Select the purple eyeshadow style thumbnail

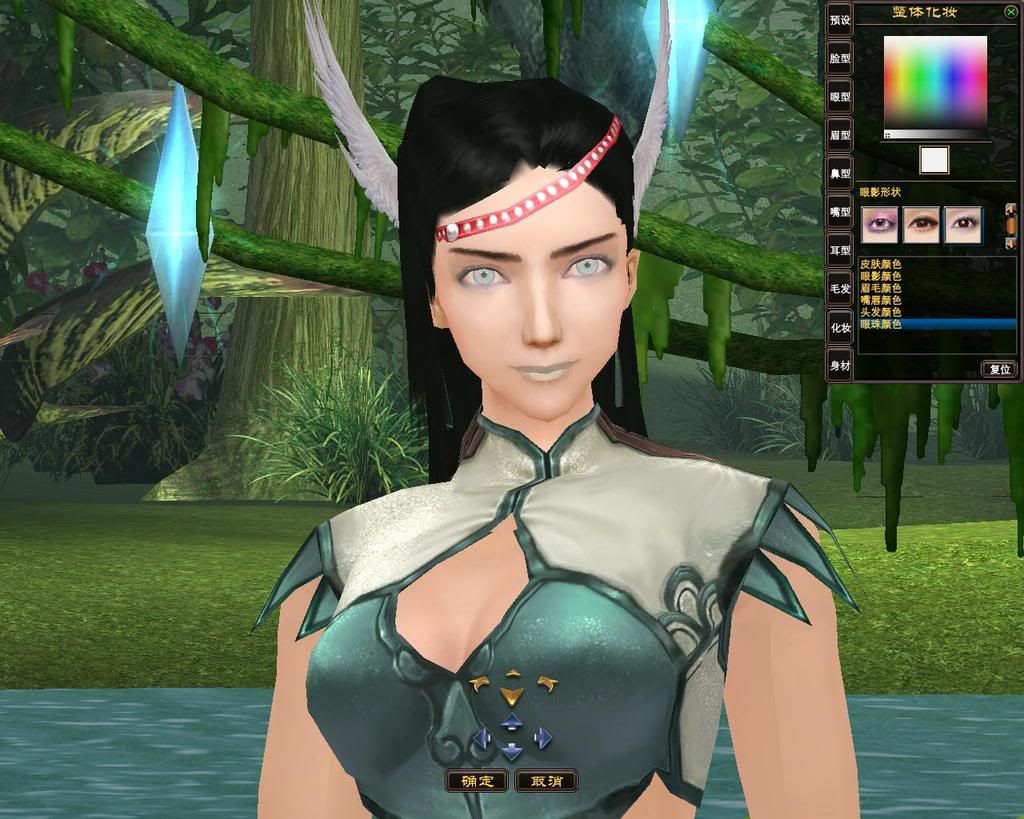pos(880,224)
